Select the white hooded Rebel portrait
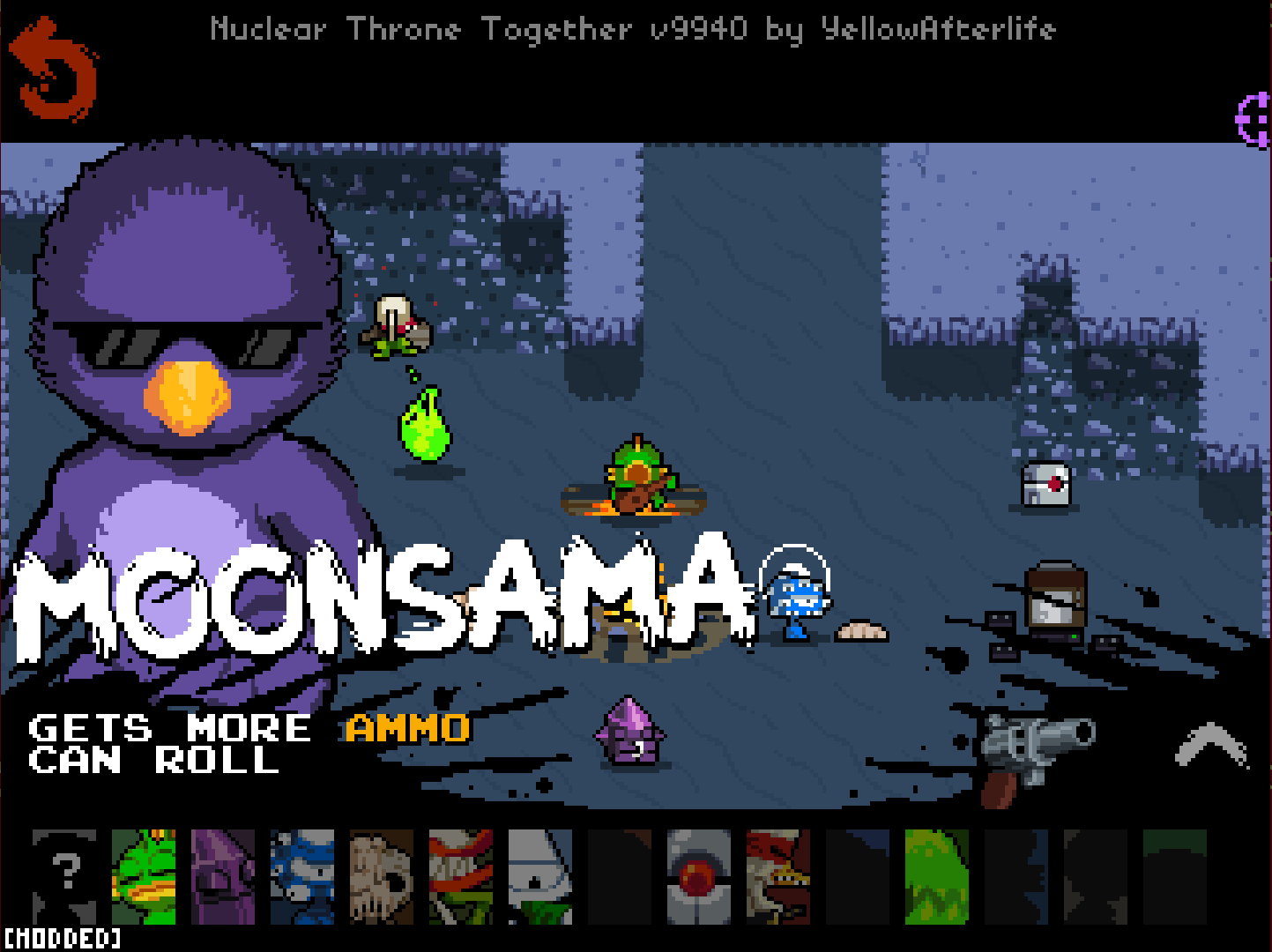Viewport: 1272px width, 952px height. click(x=542, y=877)
